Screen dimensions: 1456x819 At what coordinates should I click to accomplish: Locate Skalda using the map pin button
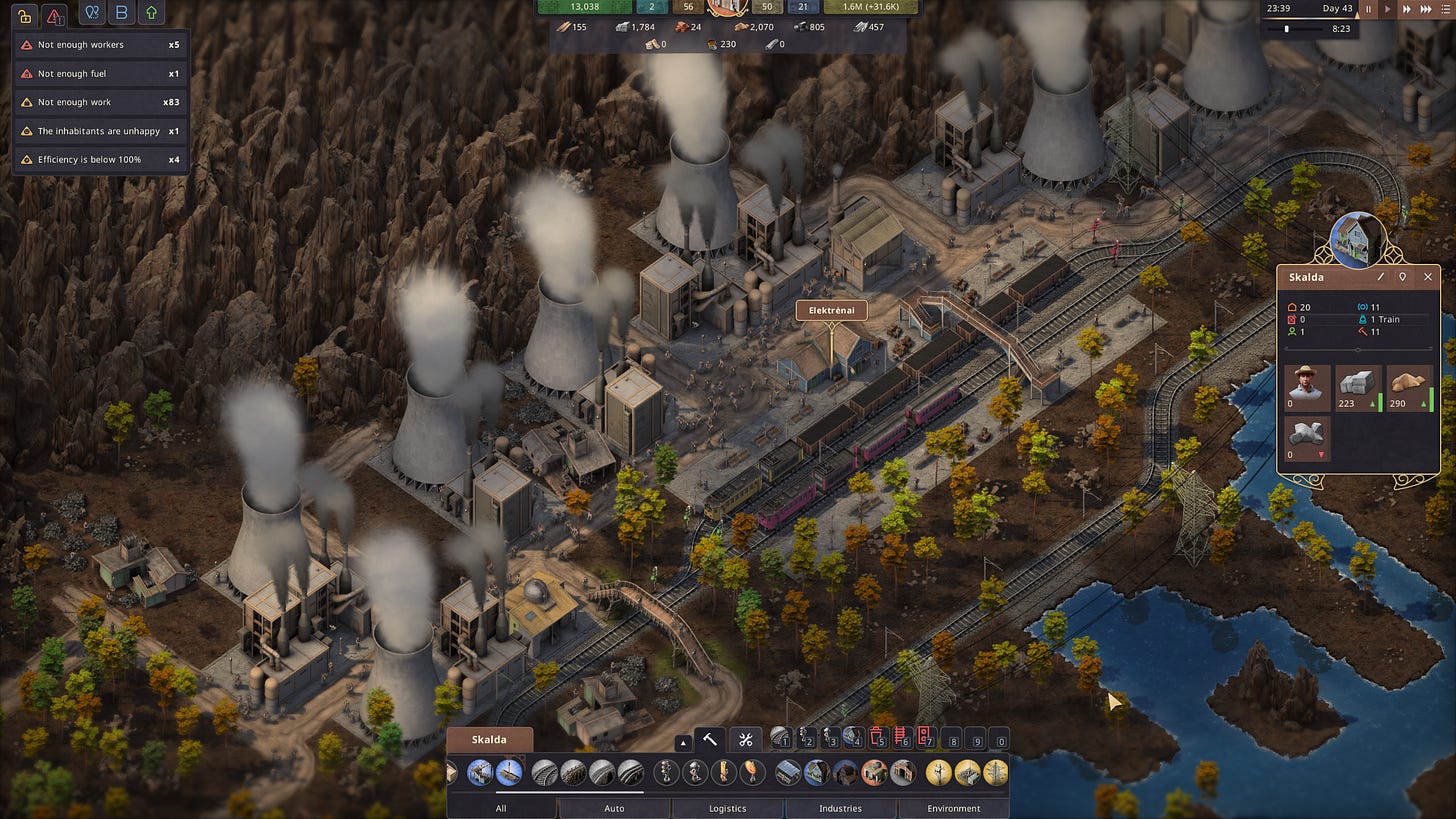[x=1403, y=277]
